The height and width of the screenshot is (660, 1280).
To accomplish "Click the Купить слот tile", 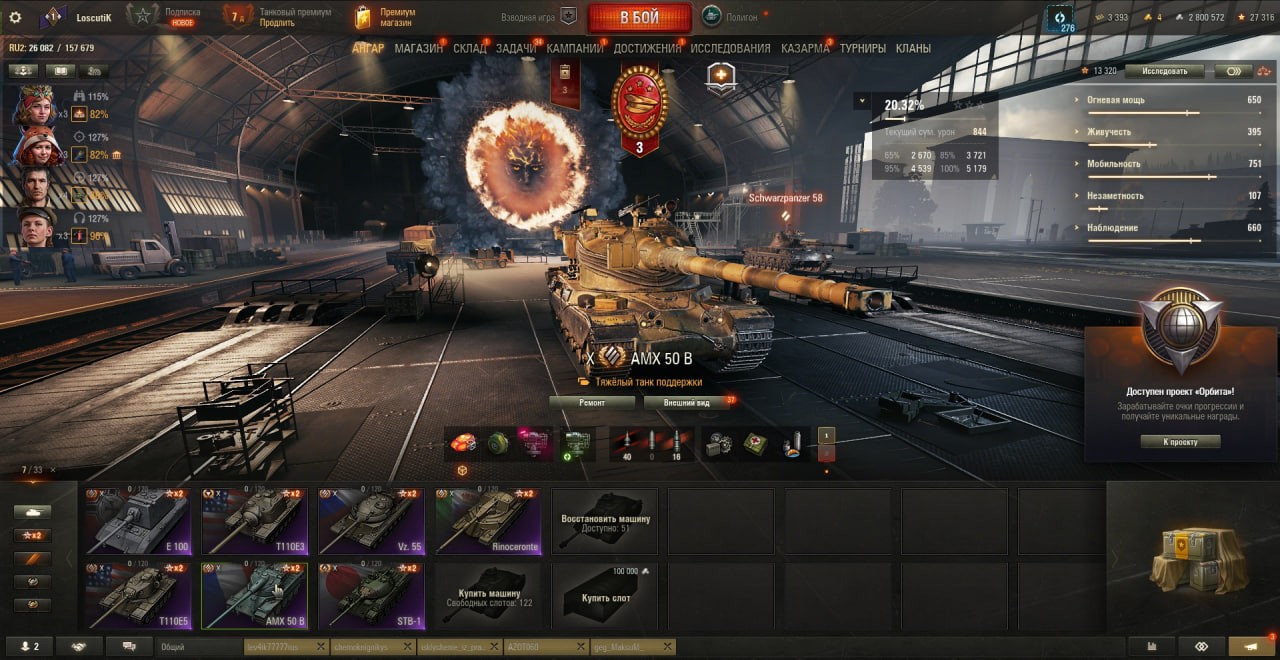I will 605,595.
